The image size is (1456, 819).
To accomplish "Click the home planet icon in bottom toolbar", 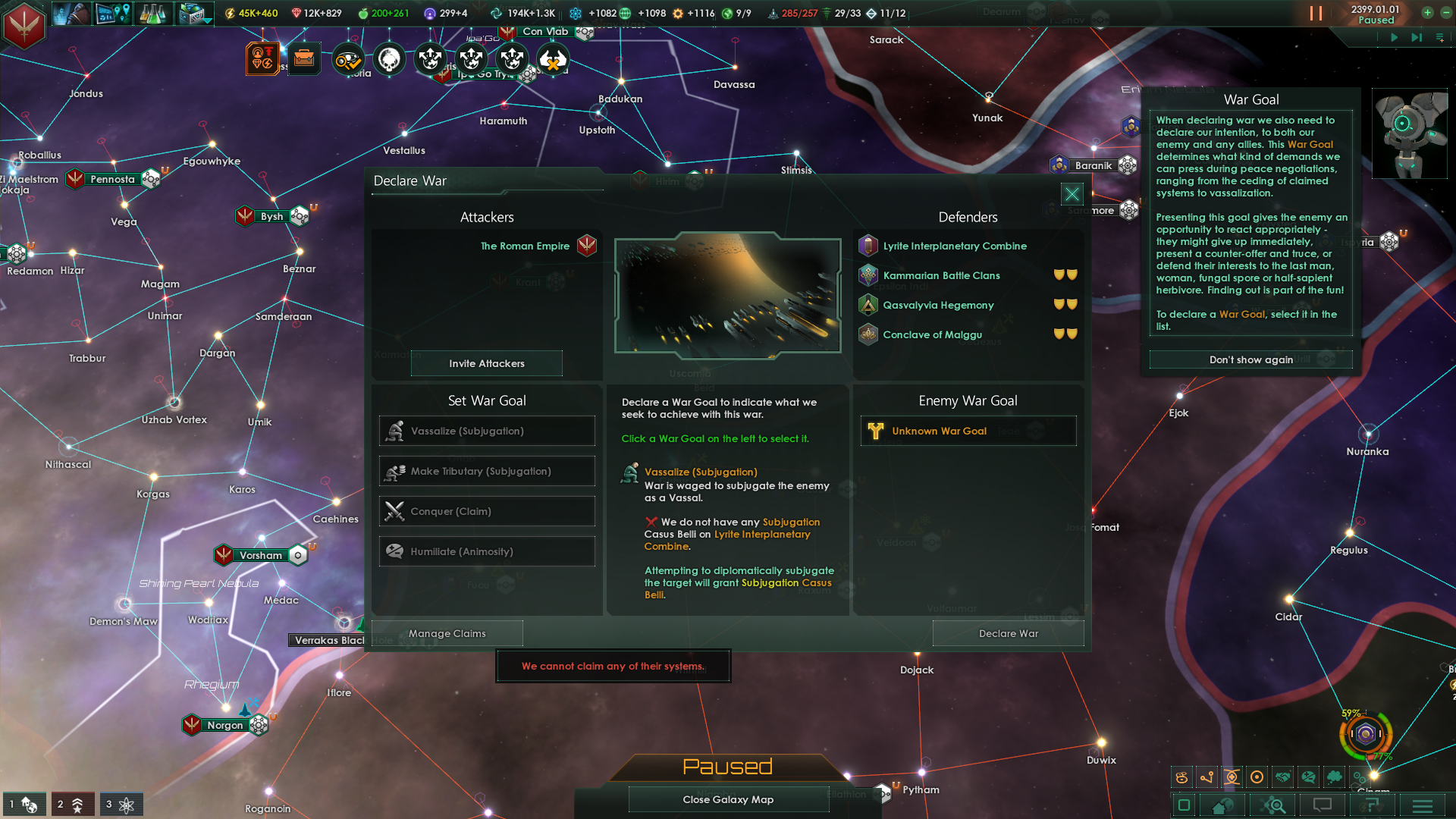I will [1222, 805].
